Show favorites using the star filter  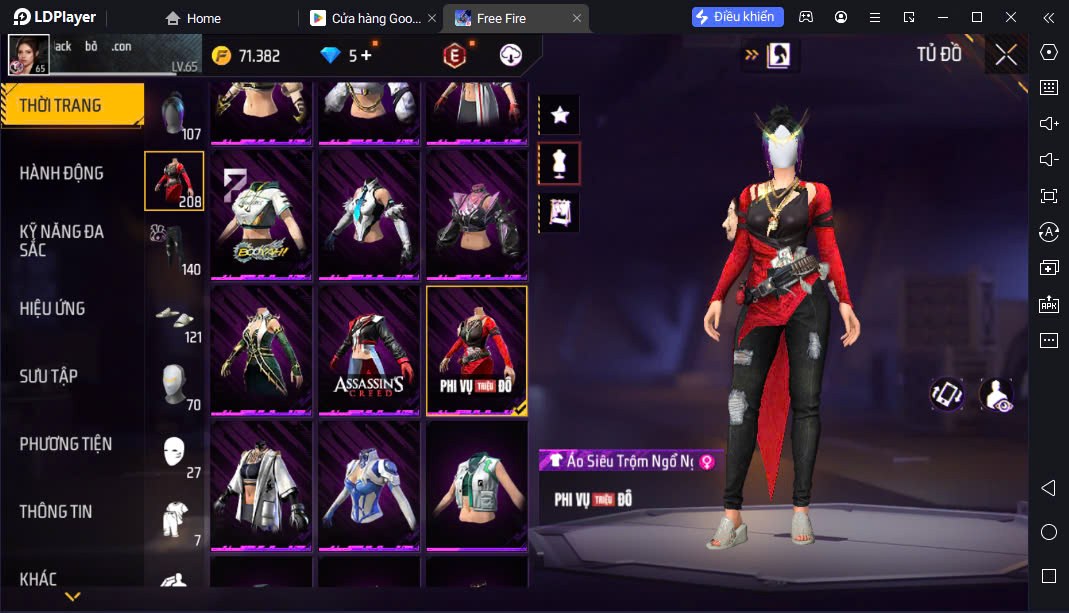[x=560, y=115]
